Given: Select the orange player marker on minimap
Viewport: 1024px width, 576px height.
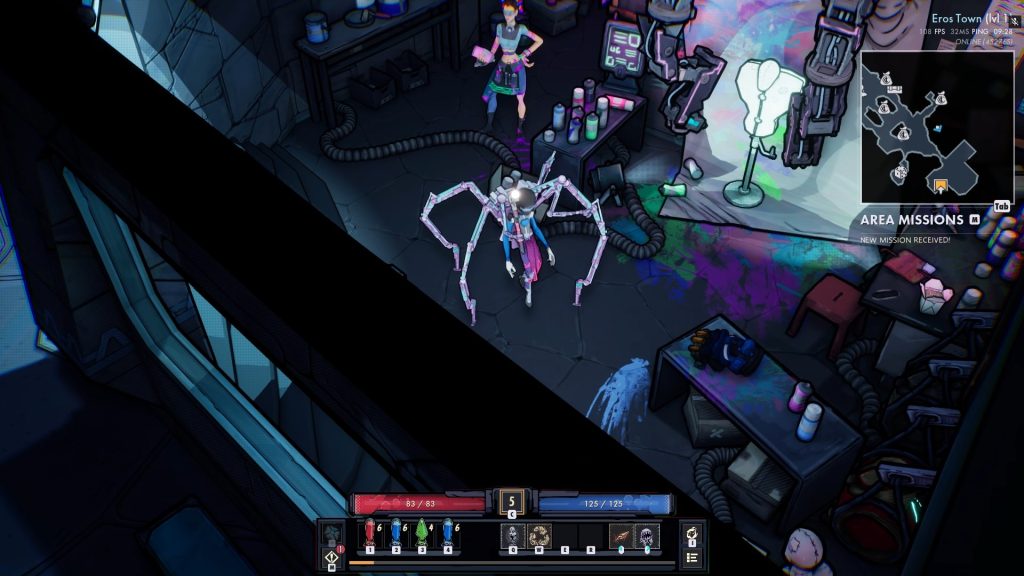Looking at the screenshot, I should click(939, 185).
